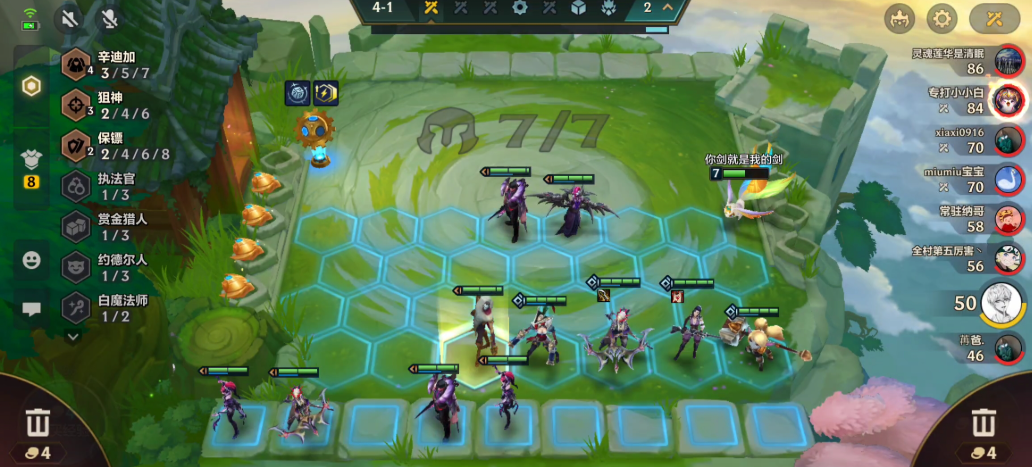Open the settings gear button
This screenshot has width=1032, height=467.
coord(941,18)
